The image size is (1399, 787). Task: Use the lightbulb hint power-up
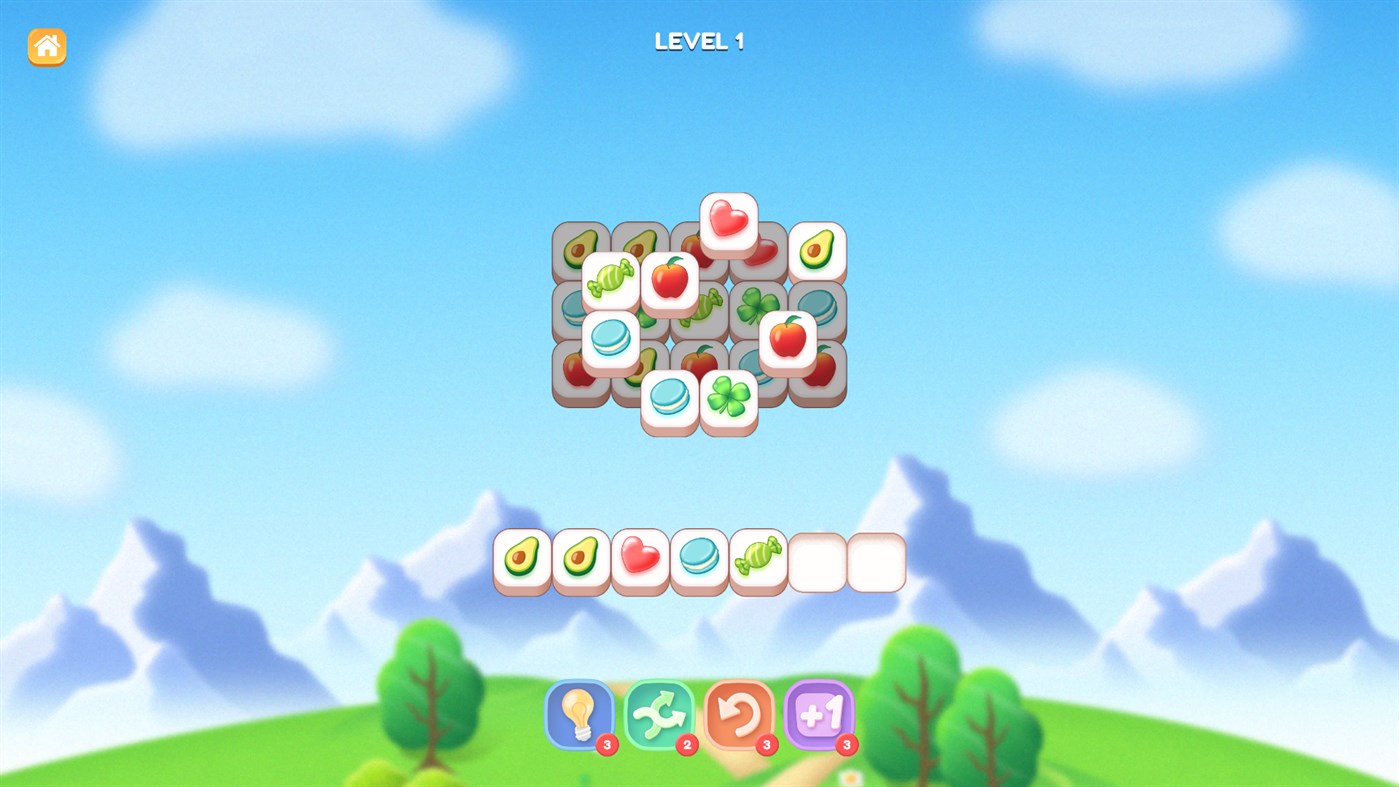(x=579, y=715)
